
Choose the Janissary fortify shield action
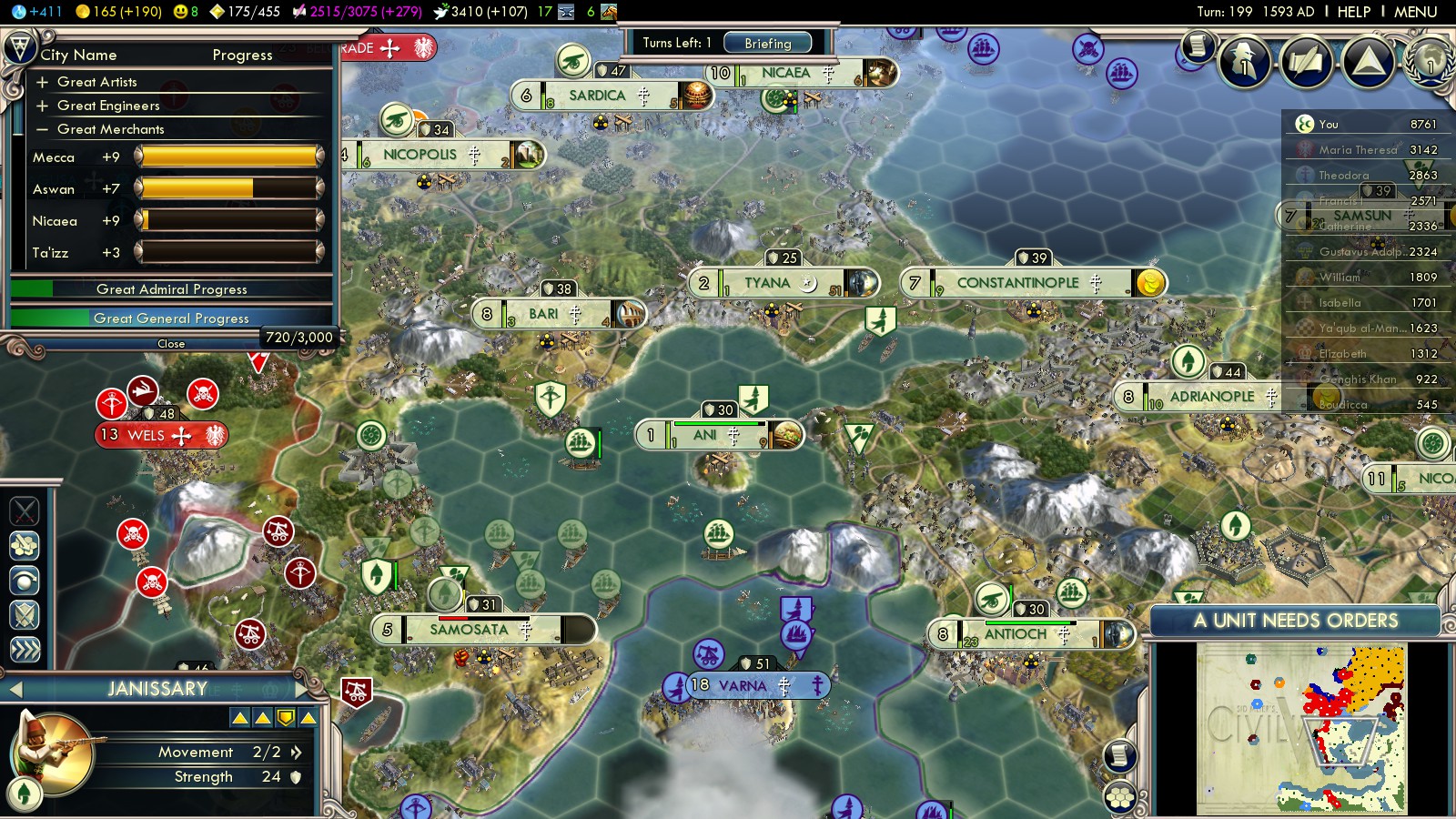tap(25, 615)
